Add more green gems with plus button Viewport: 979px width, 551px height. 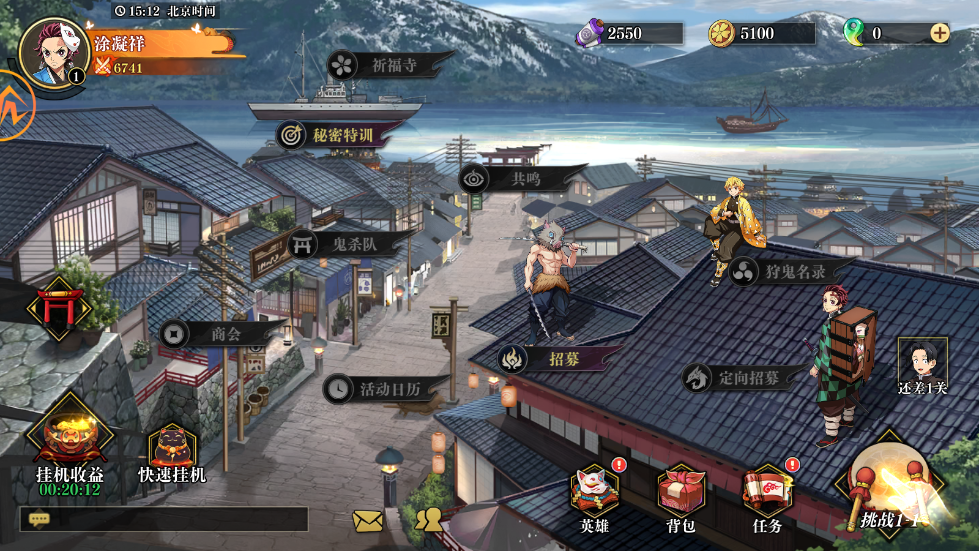pyautogui.click(x=940, y=33)
